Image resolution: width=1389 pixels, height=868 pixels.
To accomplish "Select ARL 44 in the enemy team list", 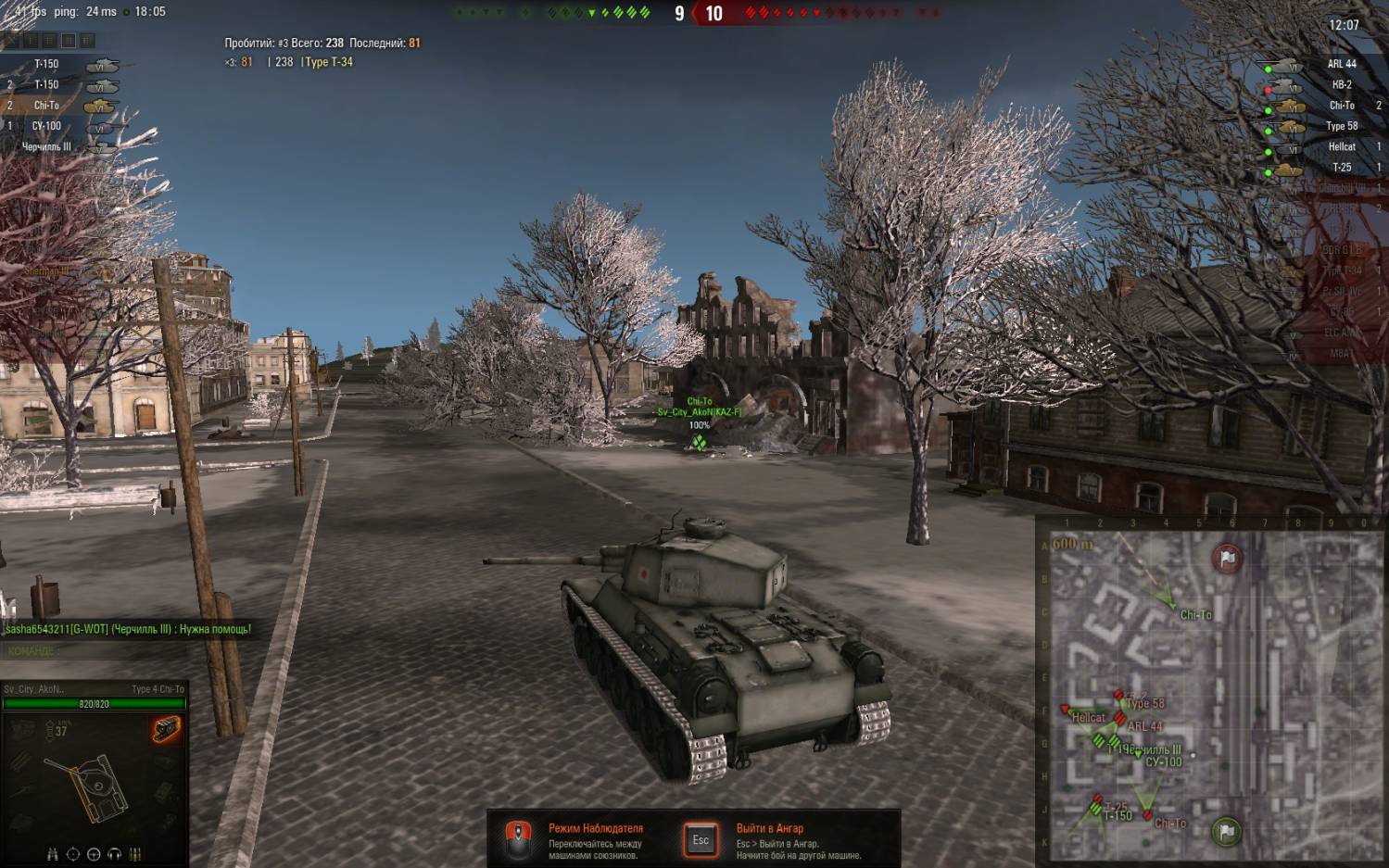I will (1341, 64).
